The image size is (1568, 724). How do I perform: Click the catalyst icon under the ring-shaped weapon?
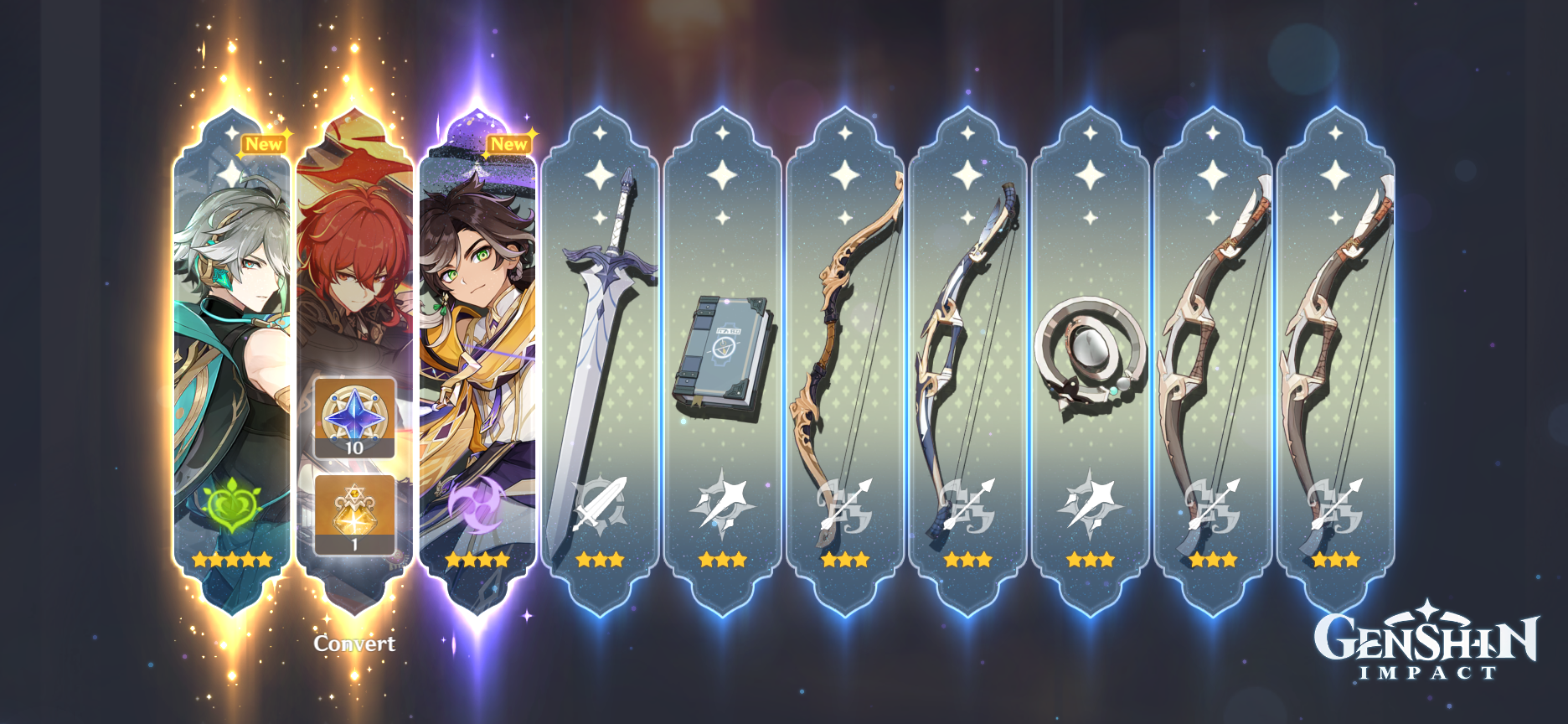[1091, 505]
